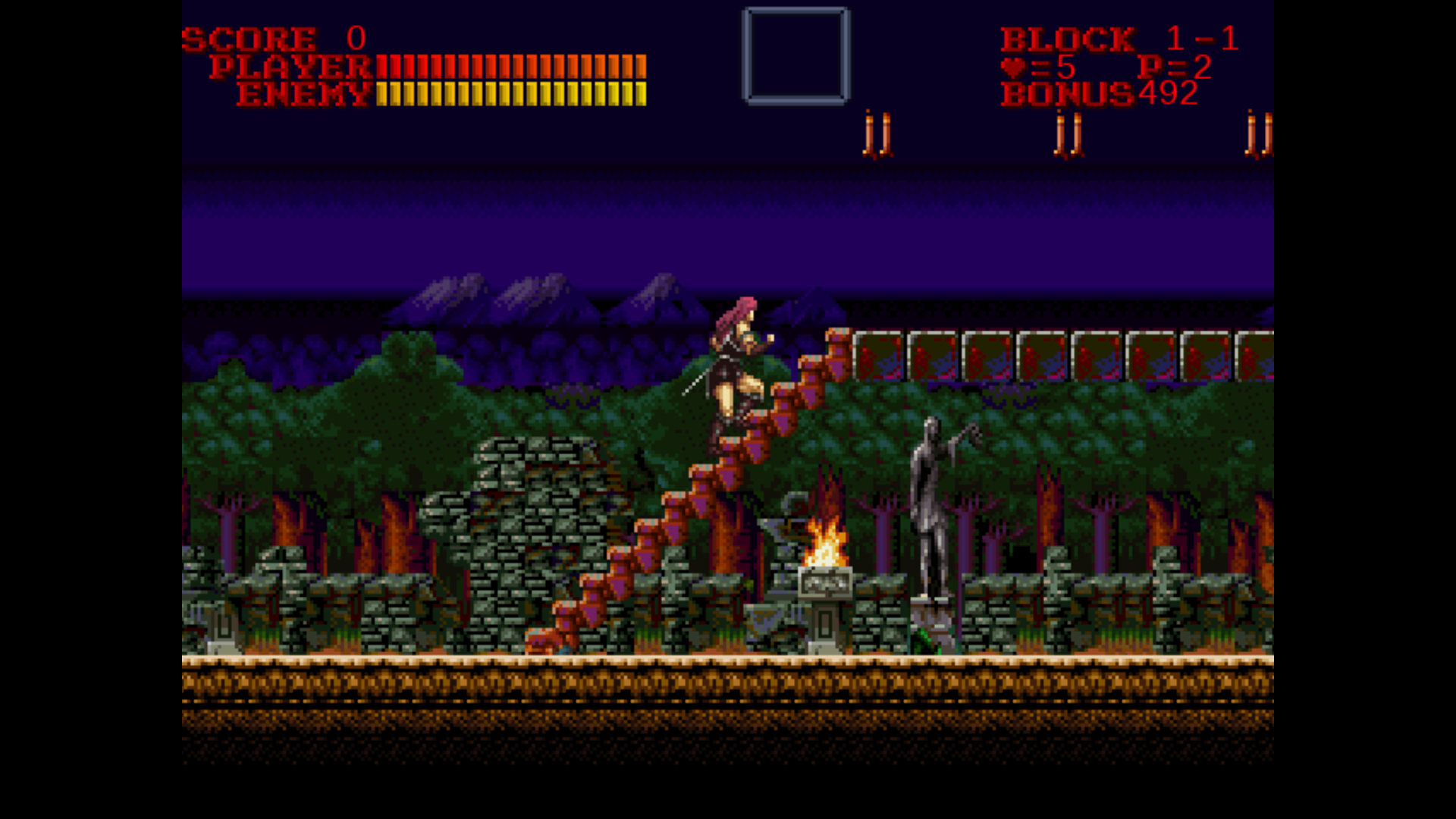This screenshot has height=819, width=1456.
Task: Select the empty sub-weapon item box
Action: coord(795,55)
